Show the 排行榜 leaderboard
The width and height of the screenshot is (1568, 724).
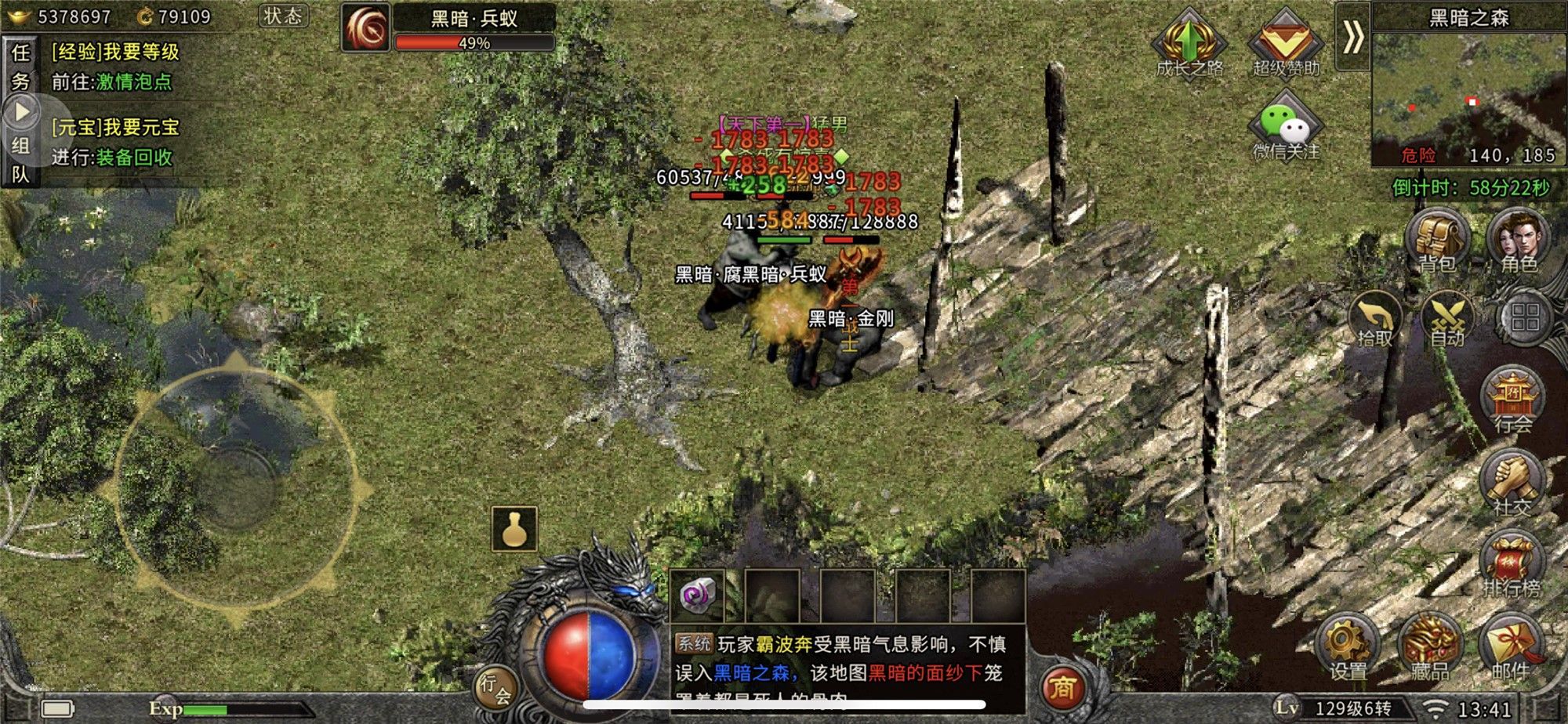tap(1512, 565)
